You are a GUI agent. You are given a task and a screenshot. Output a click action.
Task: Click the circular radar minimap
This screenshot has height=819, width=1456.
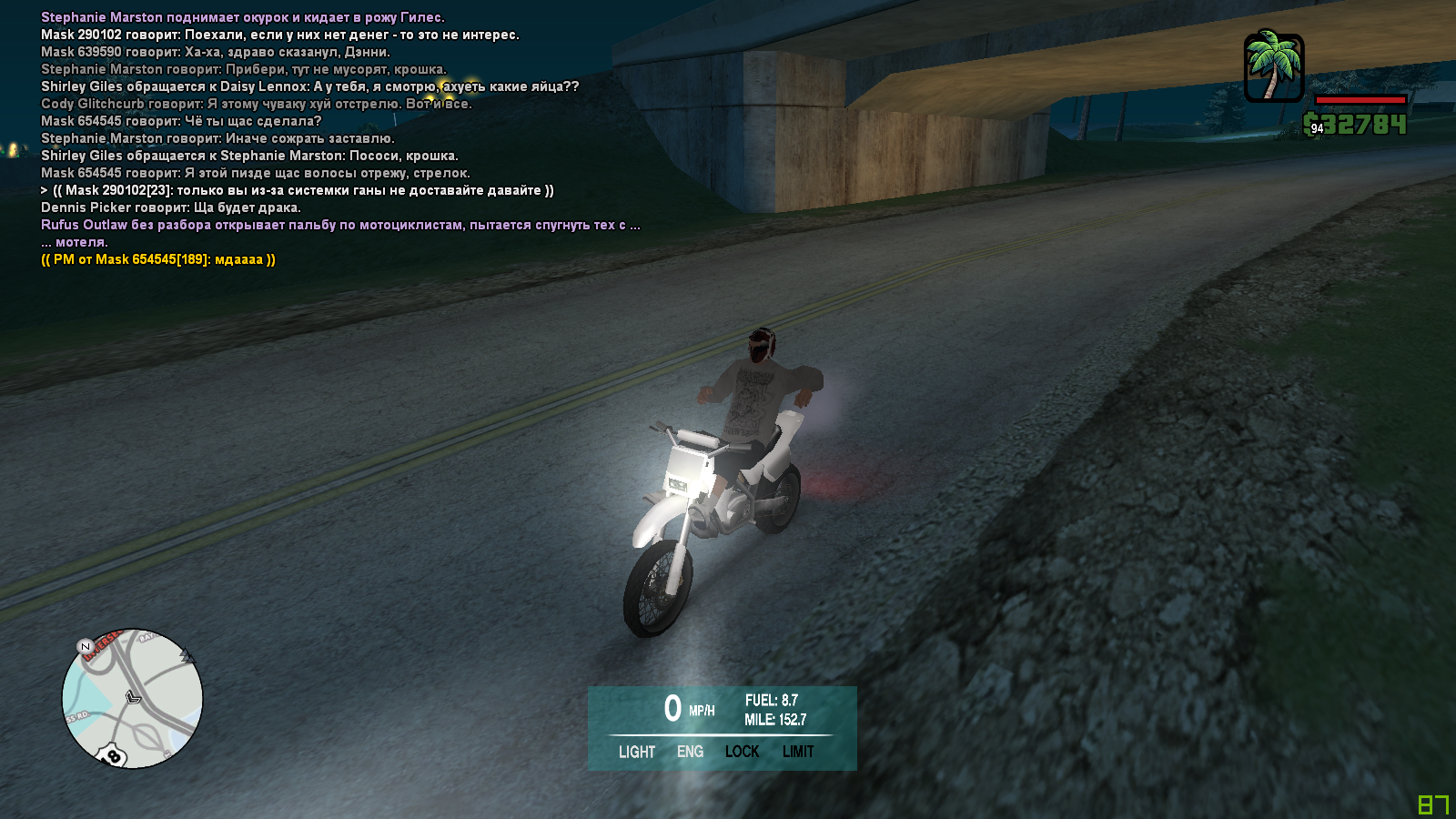(x=133, y=698)
